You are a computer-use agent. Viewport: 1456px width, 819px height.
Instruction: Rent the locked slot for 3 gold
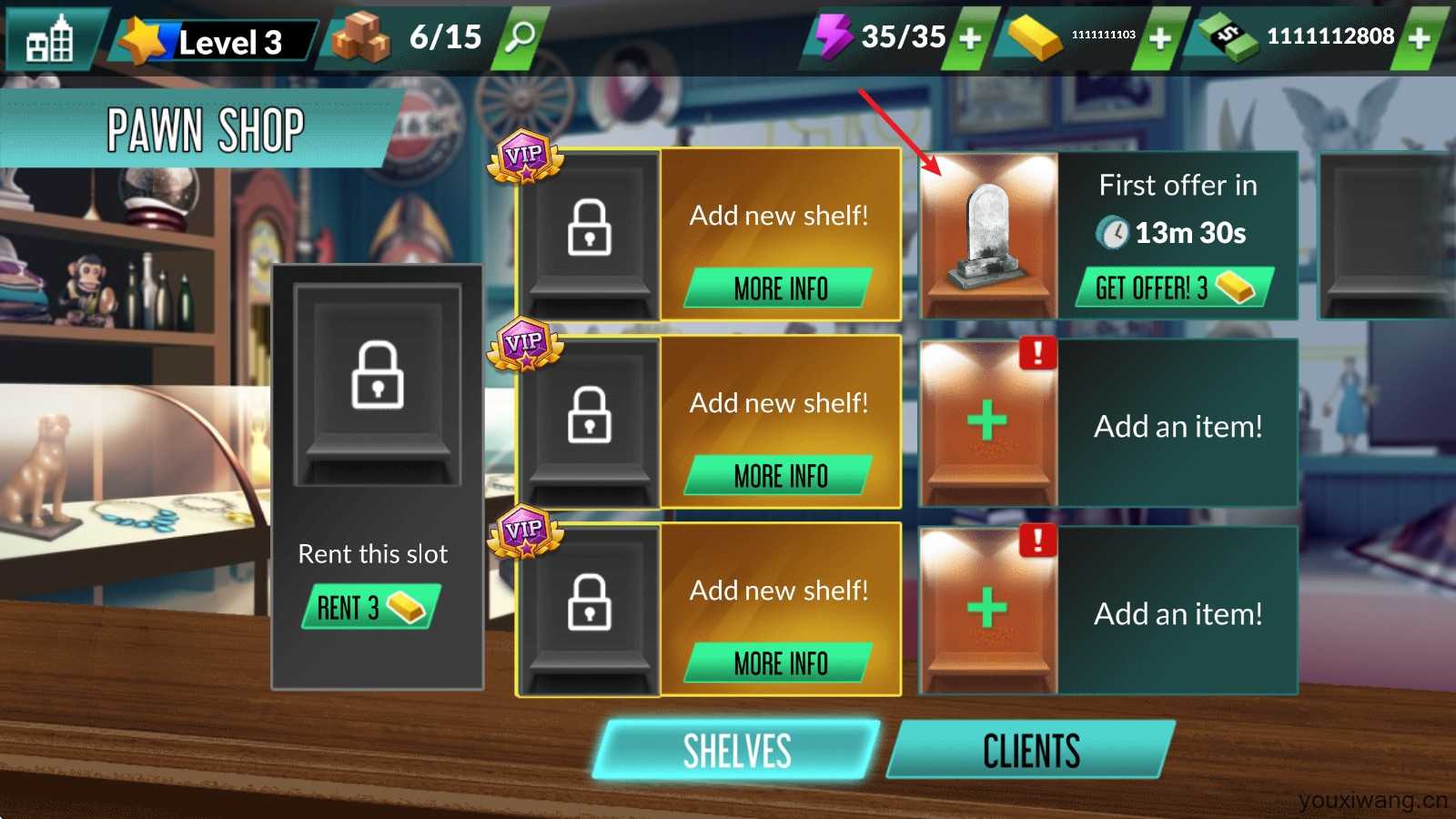coord(370,607)
